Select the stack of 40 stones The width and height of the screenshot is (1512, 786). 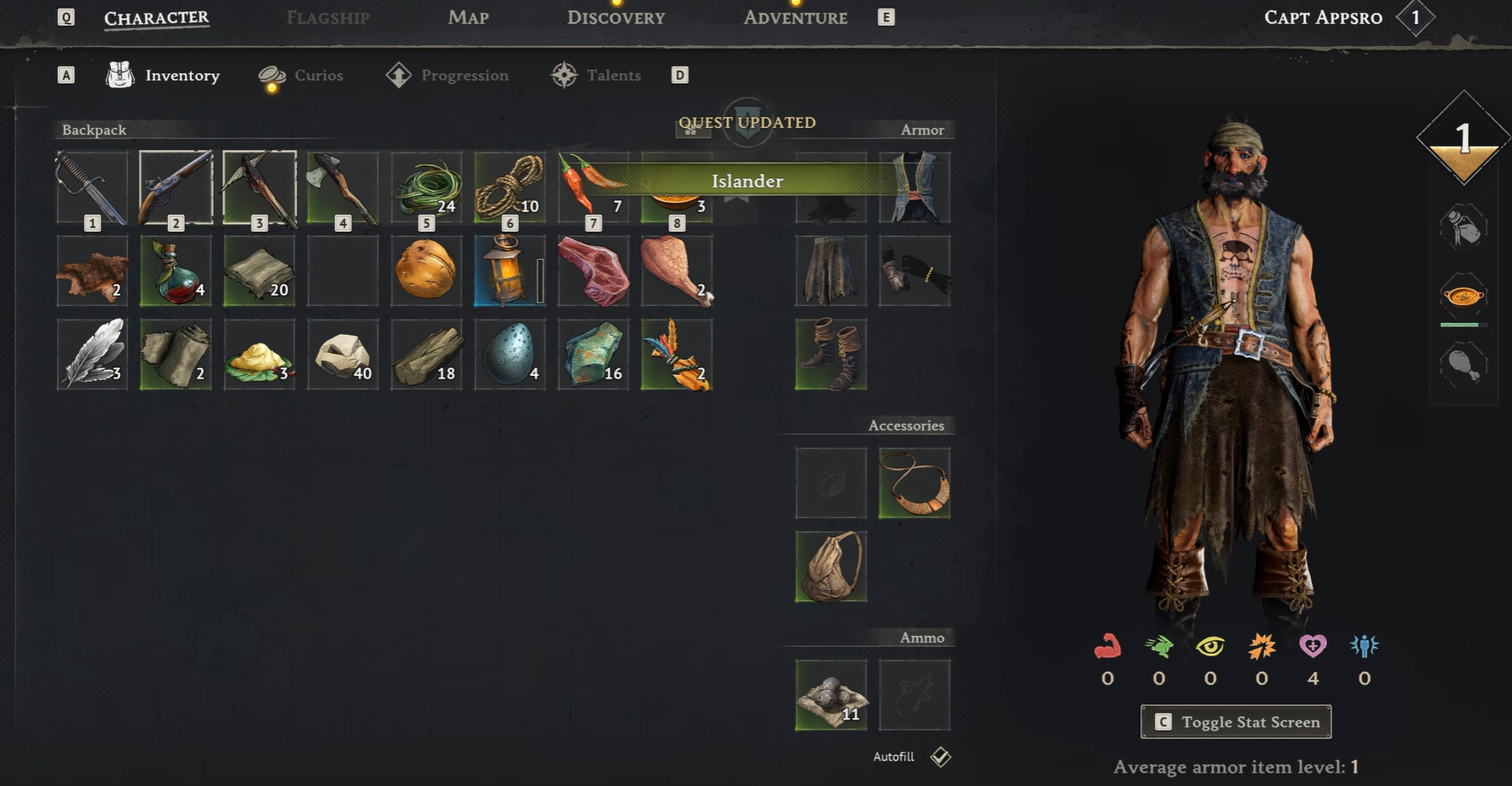[x=343, y=355]
